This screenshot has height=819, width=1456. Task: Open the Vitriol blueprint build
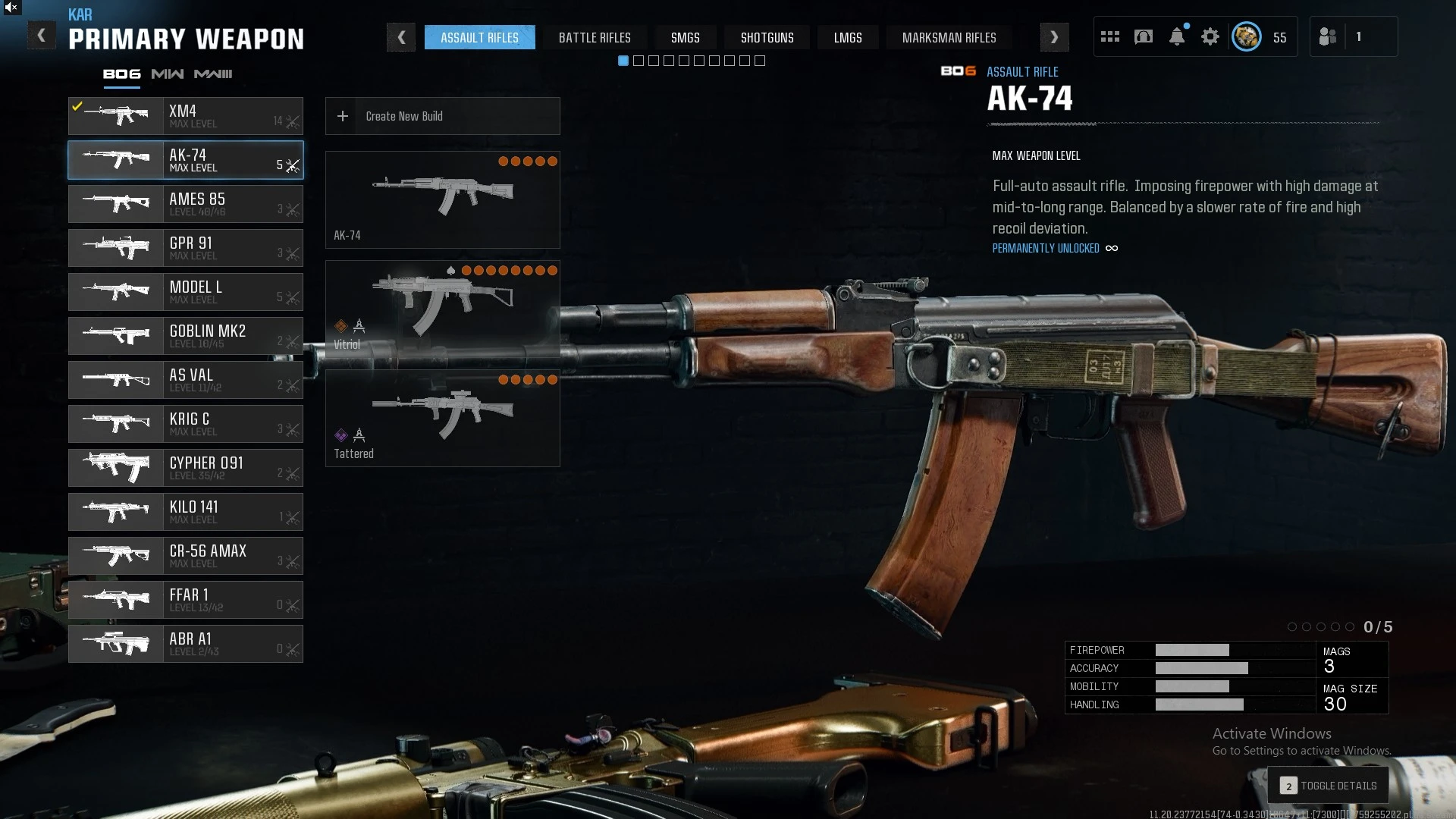[x=442, y=309]
